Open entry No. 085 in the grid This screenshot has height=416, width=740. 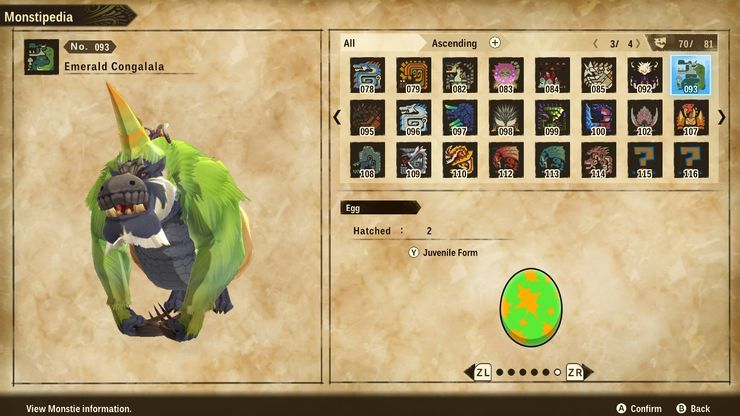pos(598,74)
